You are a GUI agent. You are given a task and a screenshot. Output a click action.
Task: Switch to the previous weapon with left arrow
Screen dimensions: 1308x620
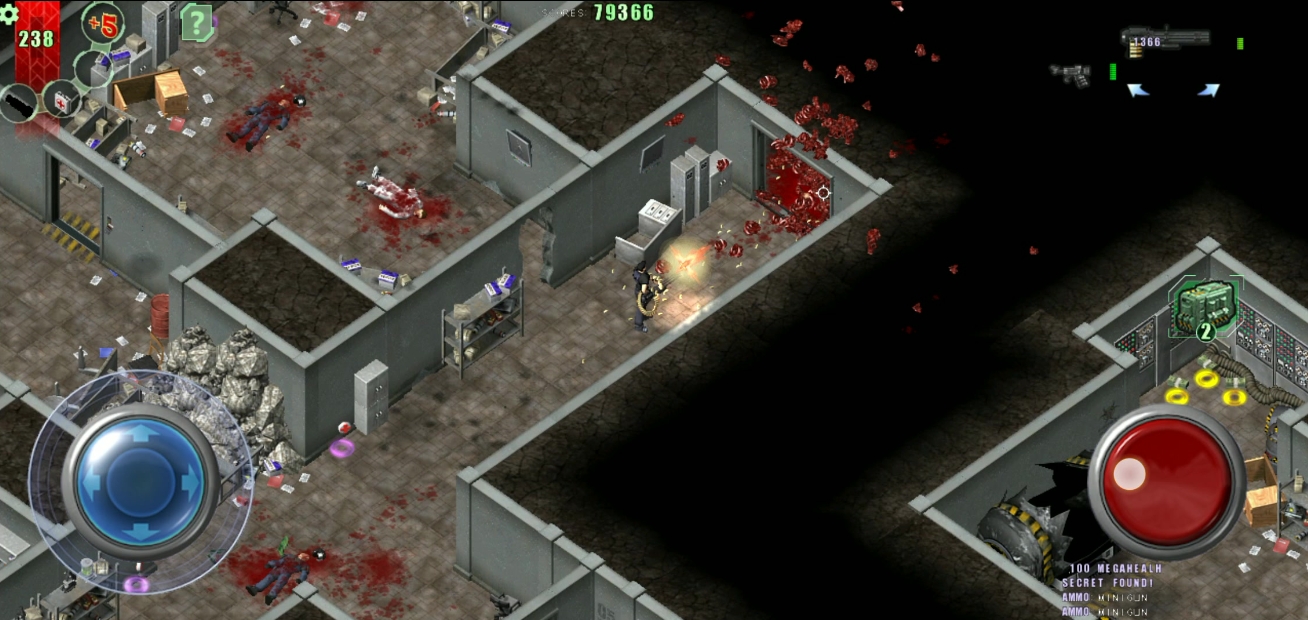[x=1138, y=90]
